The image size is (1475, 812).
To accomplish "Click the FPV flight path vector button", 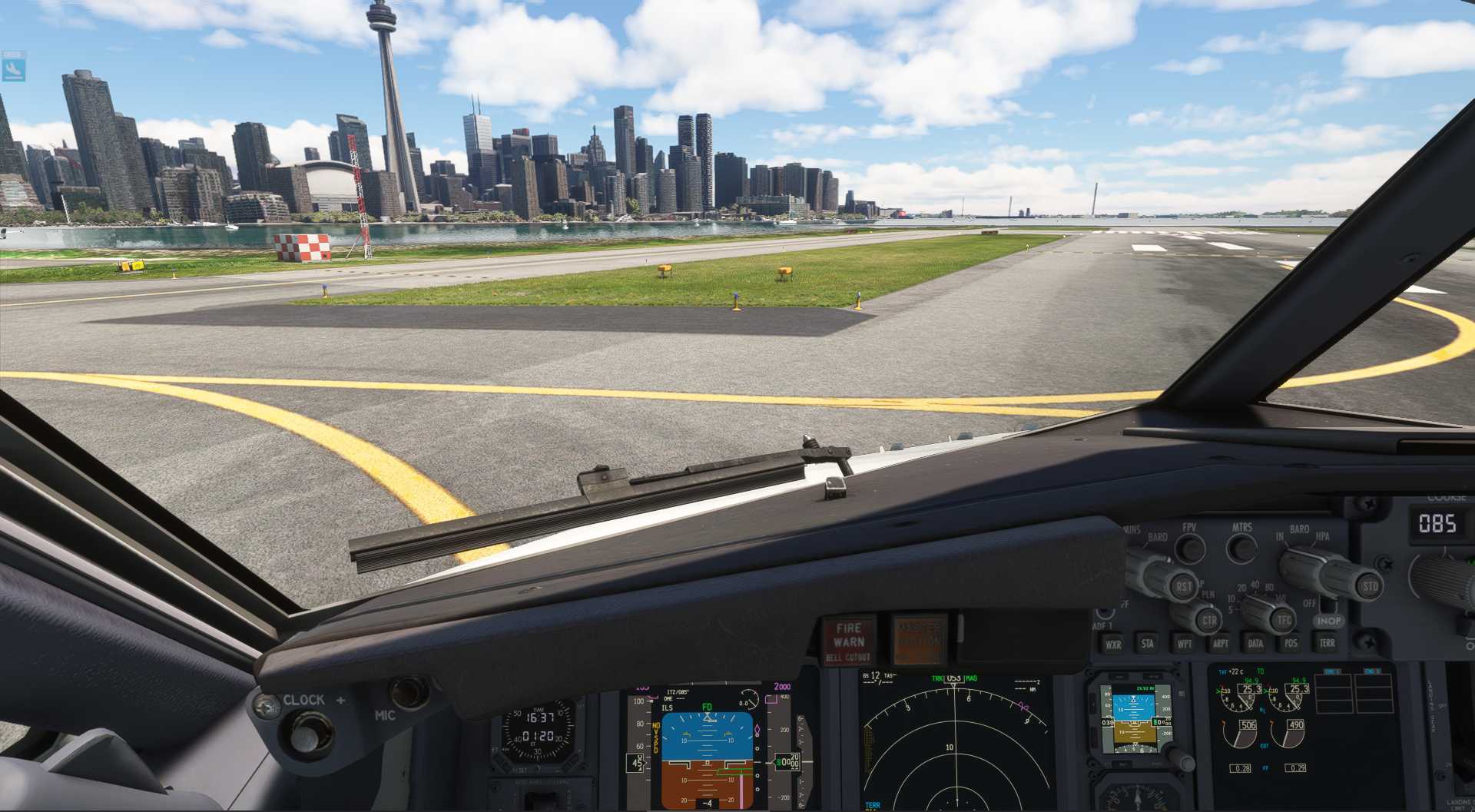I will (x=1190, y=549).
